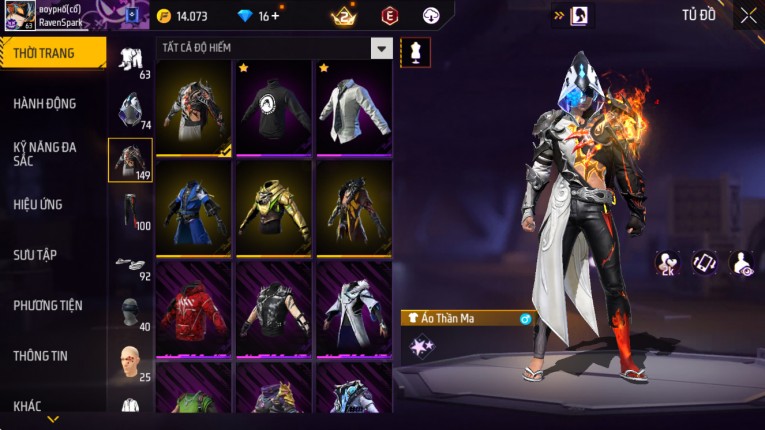Pick the mask subcategory with 40 items

(x=130, y=314)
